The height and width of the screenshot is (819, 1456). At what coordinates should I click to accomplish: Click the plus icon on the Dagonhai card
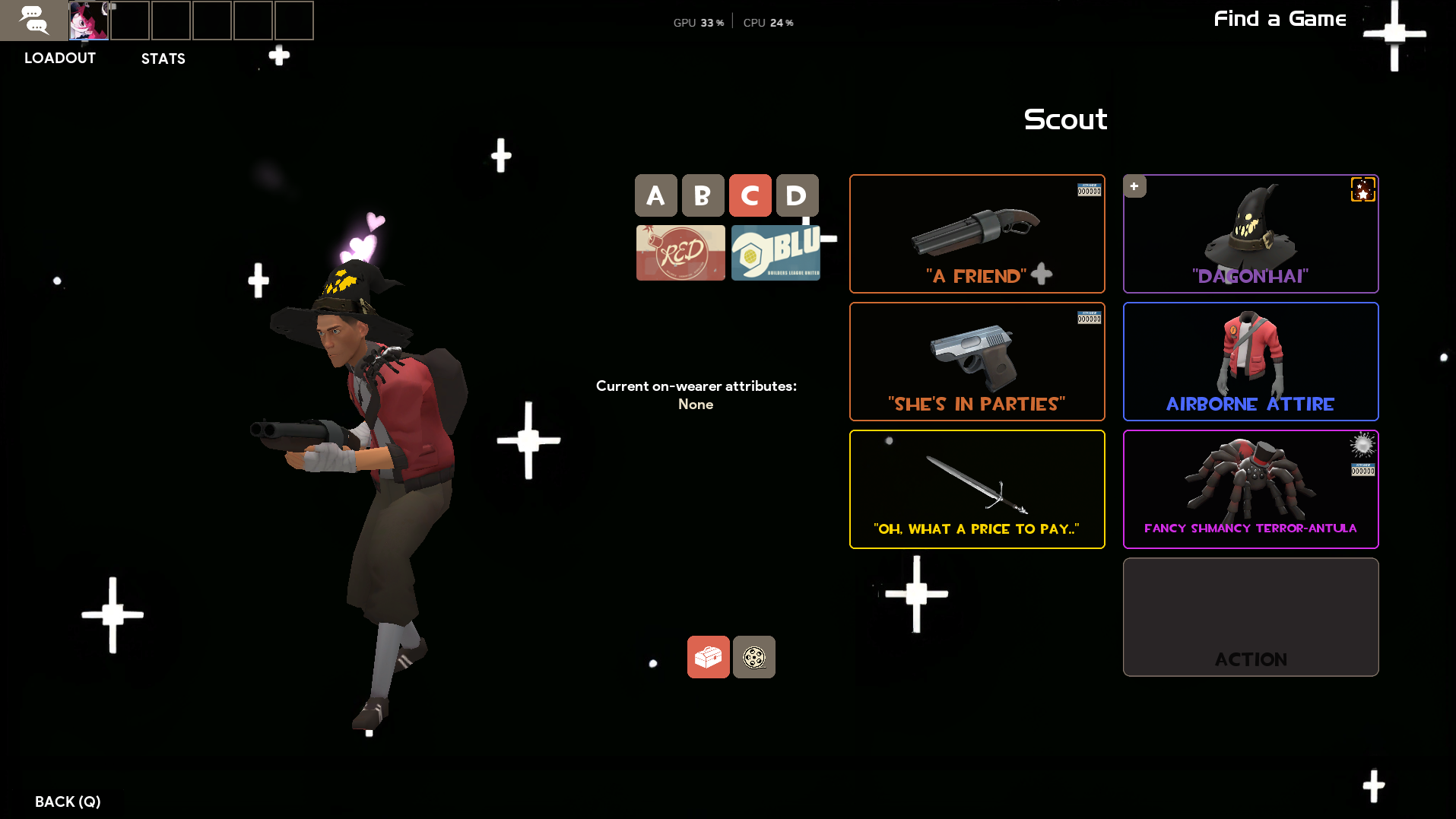tap(1134, 186)
